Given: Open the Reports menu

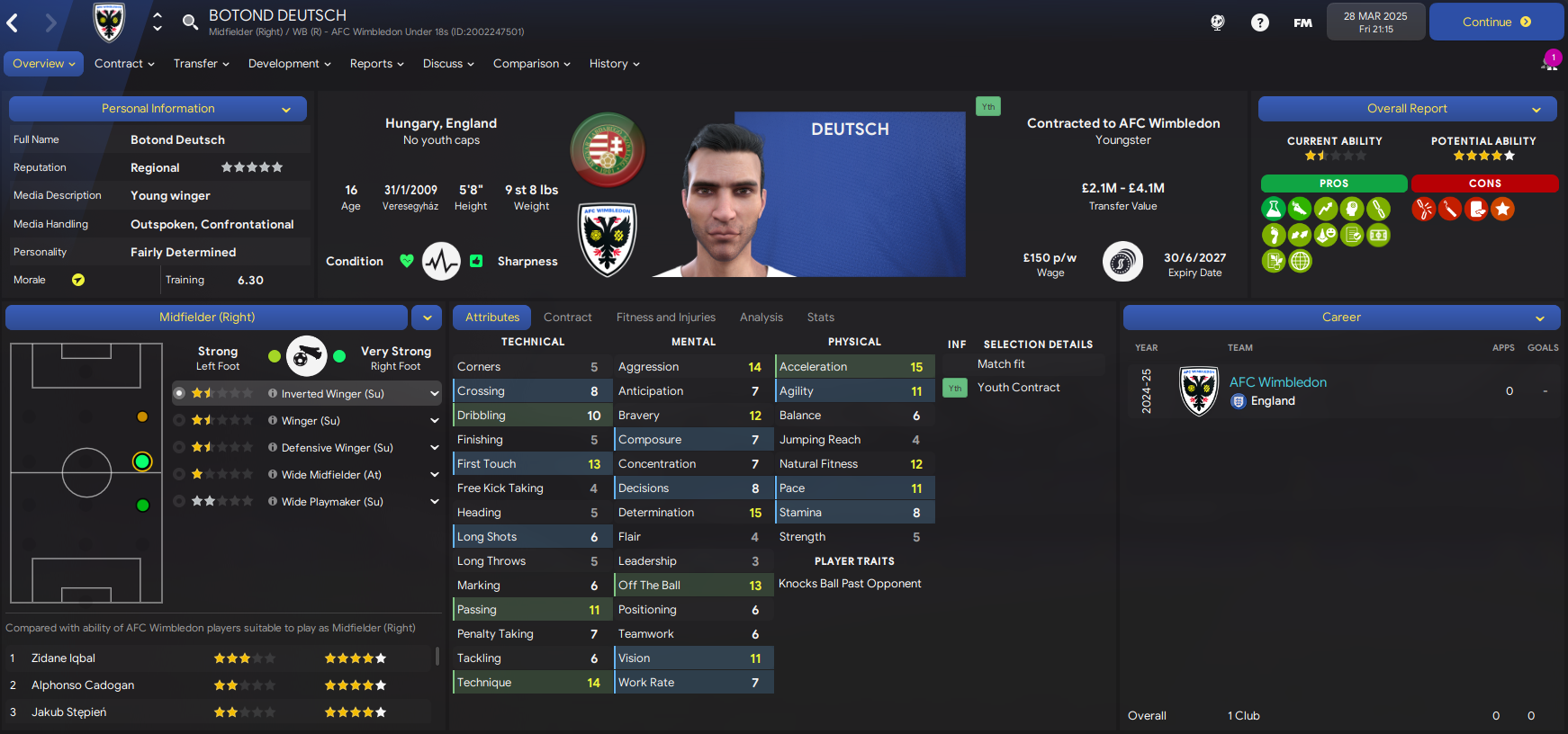Looking at the screenshot, I should pyautogui.click(x=376, y=64).
